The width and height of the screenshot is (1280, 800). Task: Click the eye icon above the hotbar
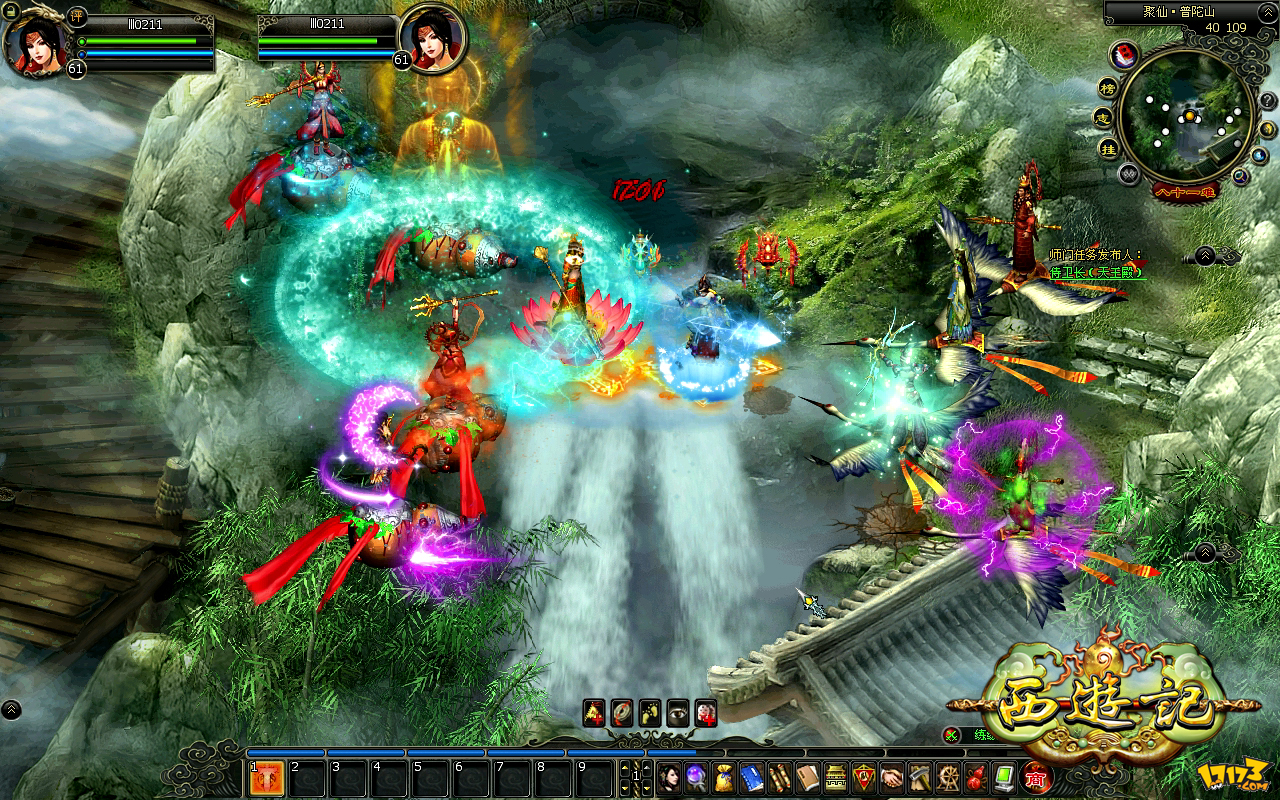click(678, 711)
